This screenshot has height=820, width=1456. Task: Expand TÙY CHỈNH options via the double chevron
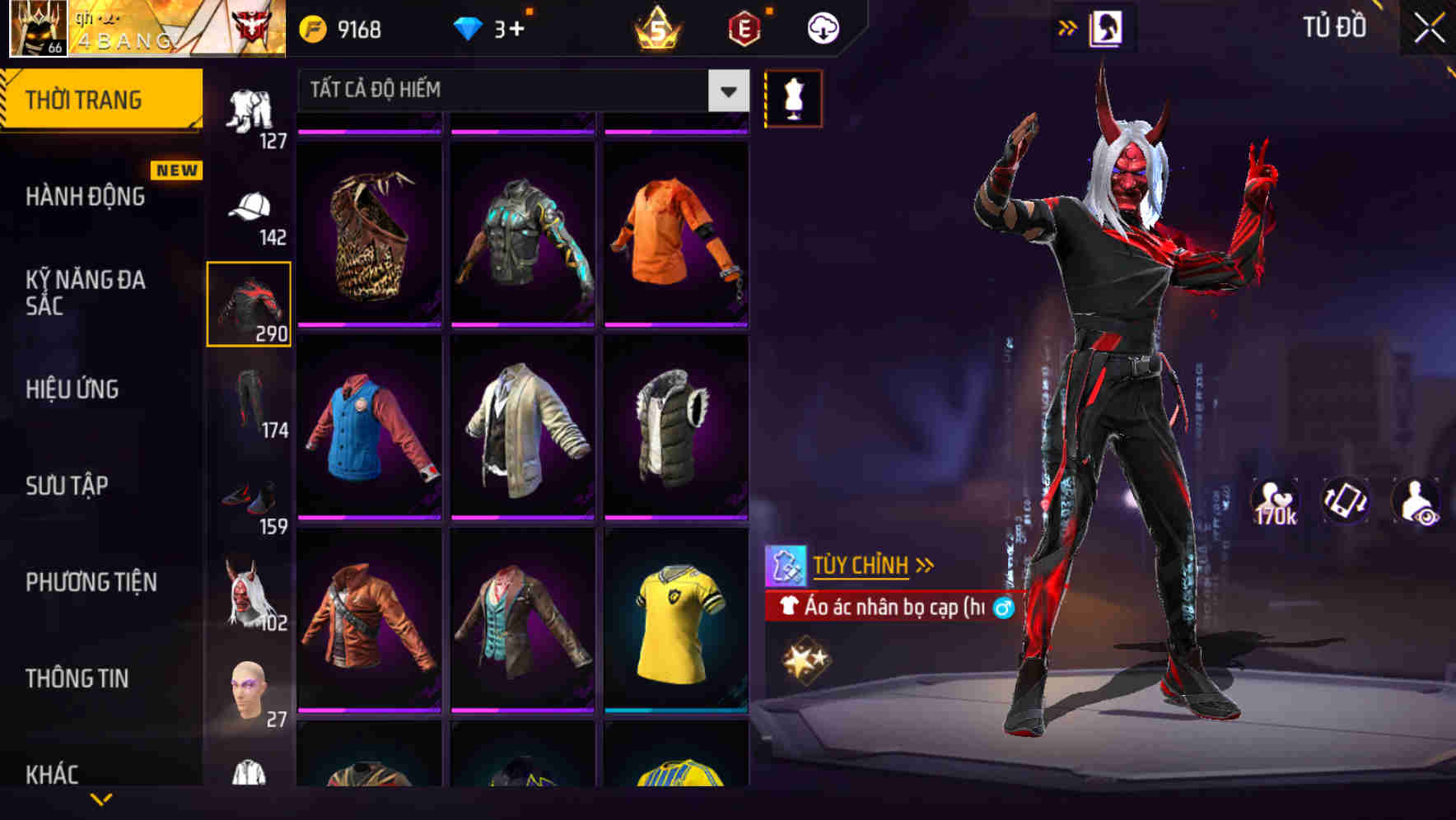[x=926, y=563]
